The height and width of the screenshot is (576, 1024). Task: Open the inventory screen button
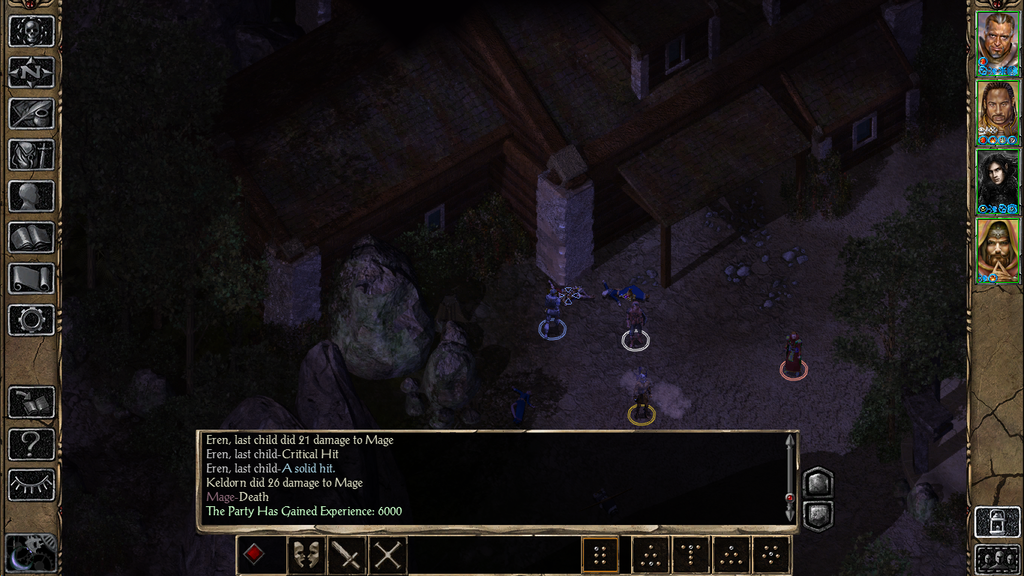(x=31, y=154)
